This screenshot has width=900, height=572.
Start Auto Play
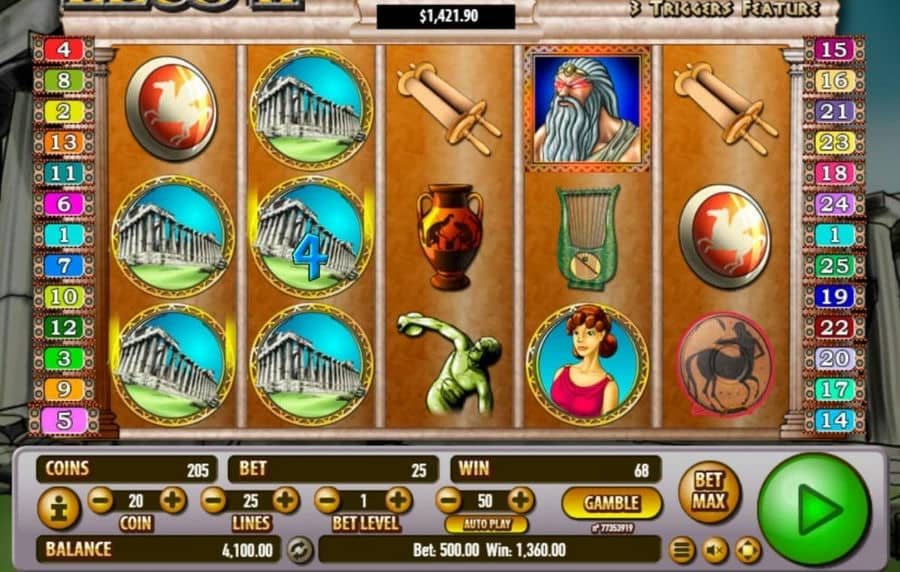pyautogui.click(x=486, y=524)
